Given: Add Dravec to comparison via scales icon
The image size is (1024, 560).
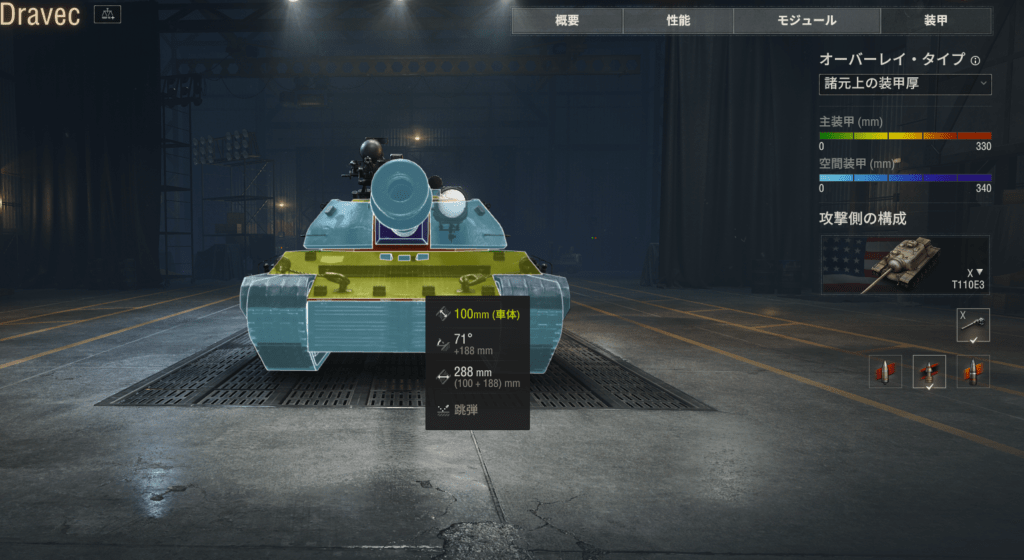Looking at the screenshot, I should pos(107,14).
